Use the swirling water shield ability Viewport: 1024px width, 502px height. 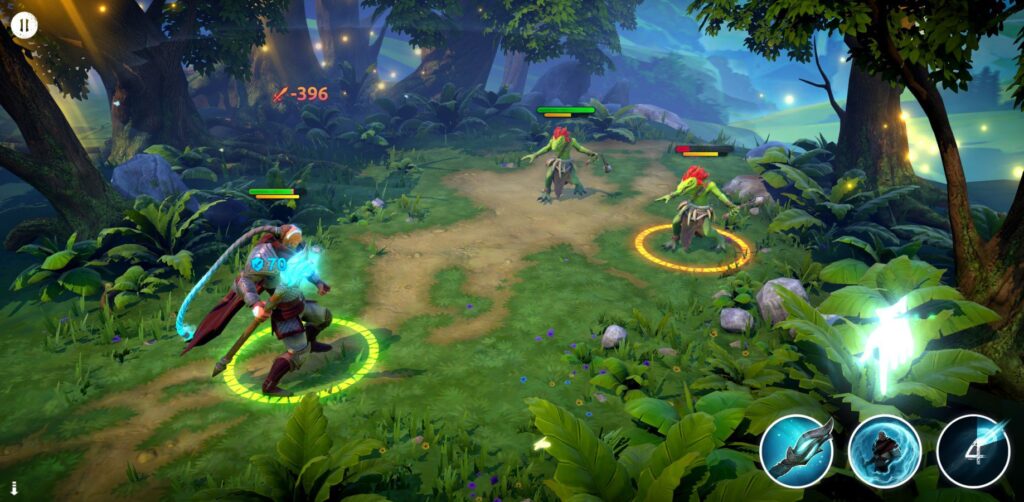click(x=885, y=451)
